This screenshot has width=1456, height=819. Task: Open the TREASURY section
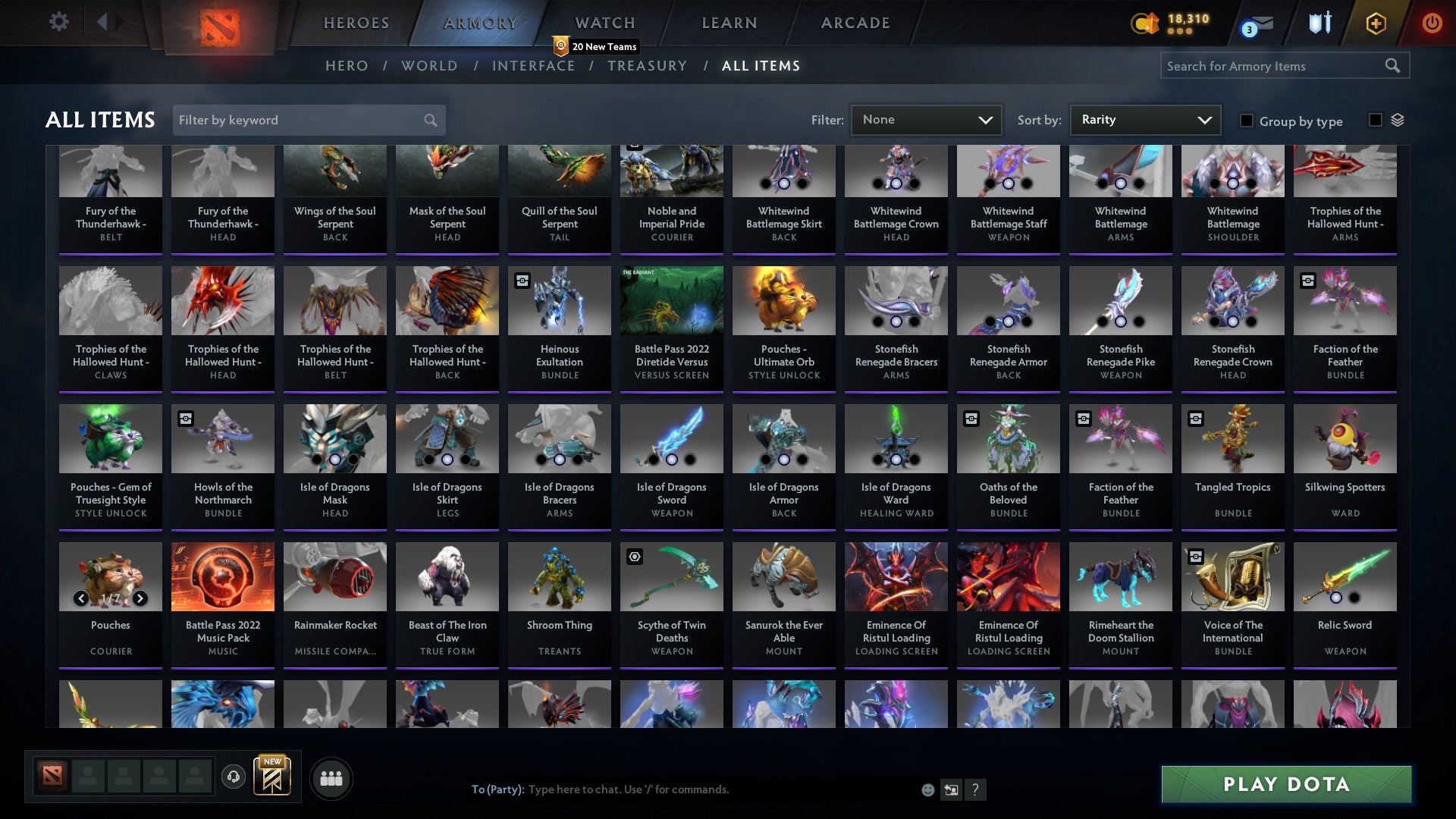(x=647, y=66)
